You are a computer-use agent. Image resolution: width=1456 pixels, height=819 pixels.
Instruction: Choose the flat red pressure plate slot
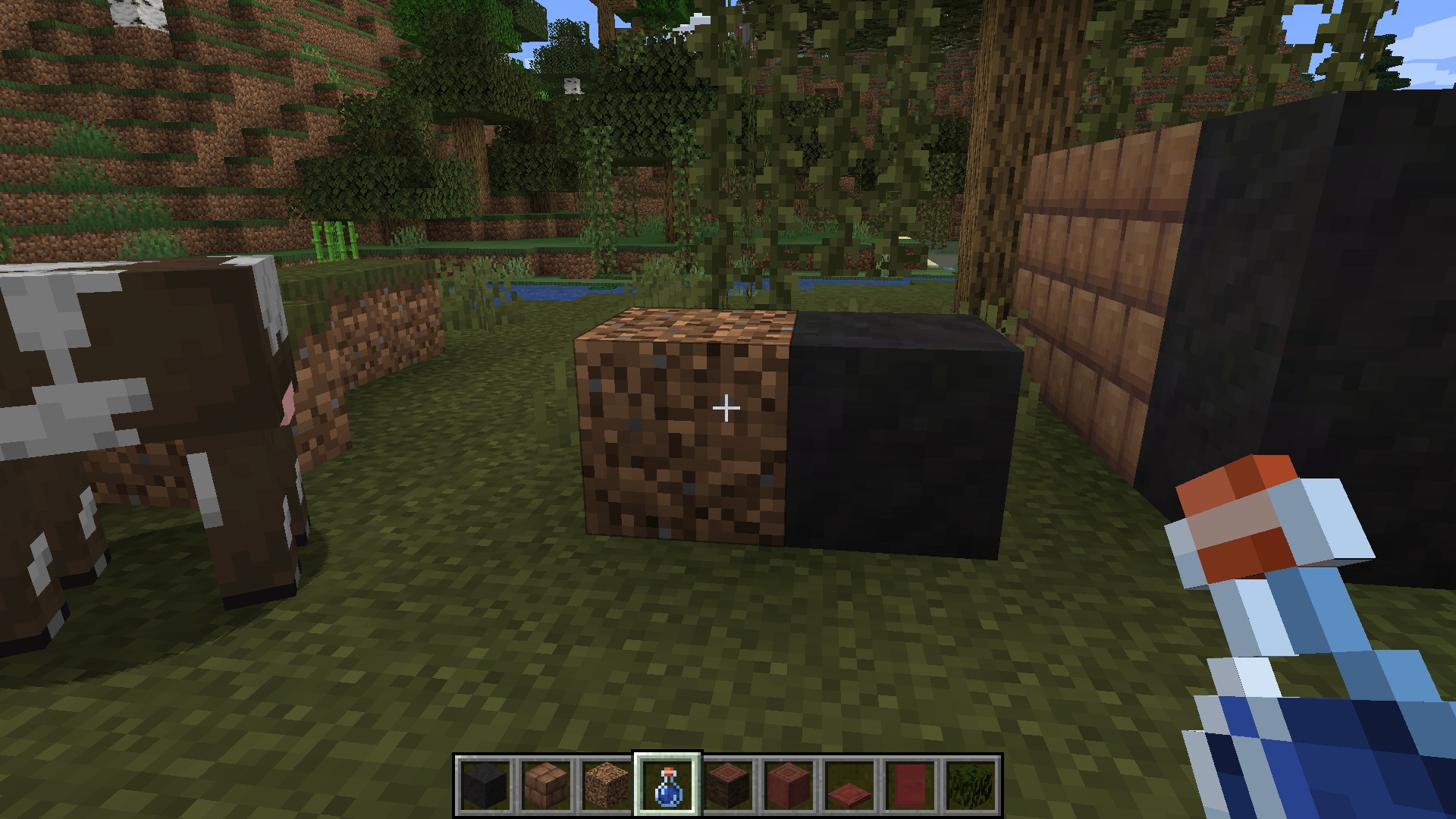(849, 784)
